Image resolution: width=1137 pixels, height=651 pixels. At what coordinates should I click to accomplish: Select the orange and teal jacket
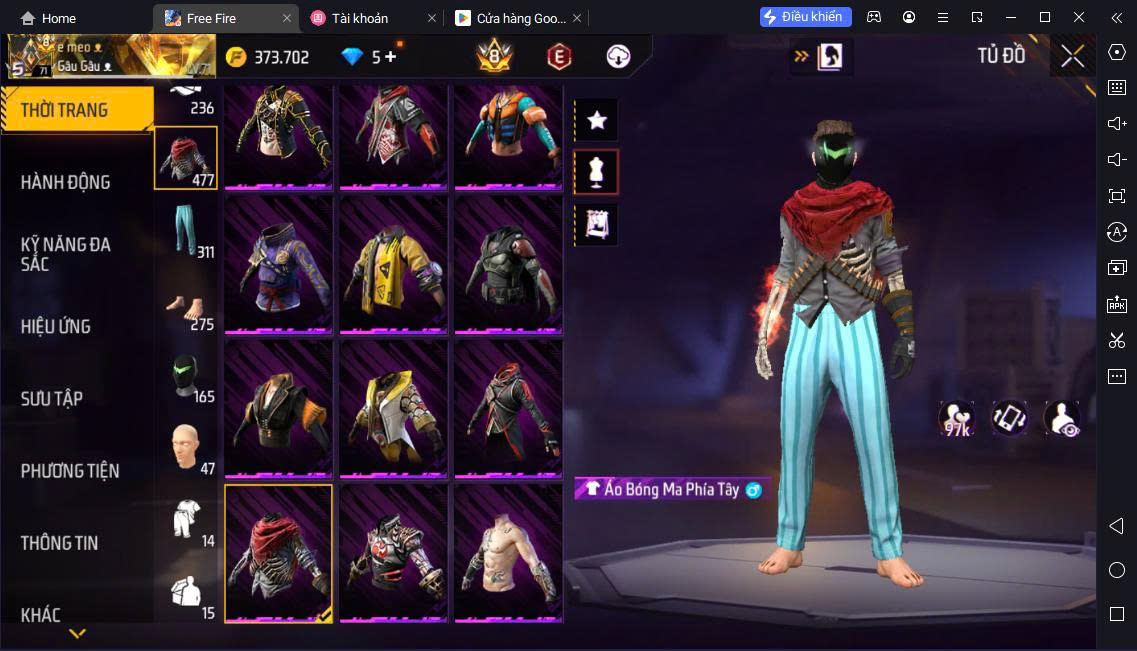click(x=508, y=133)
